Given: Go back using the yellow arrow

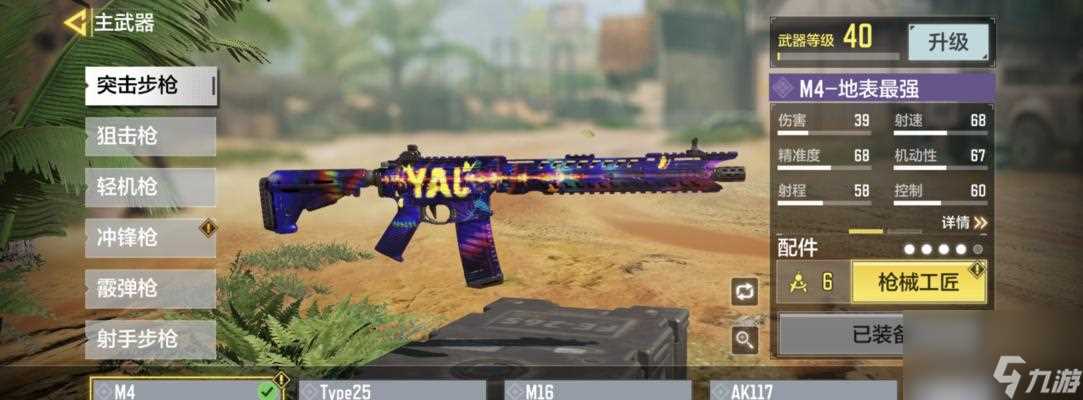Looking at the screenshot, I should click(74, 22).
